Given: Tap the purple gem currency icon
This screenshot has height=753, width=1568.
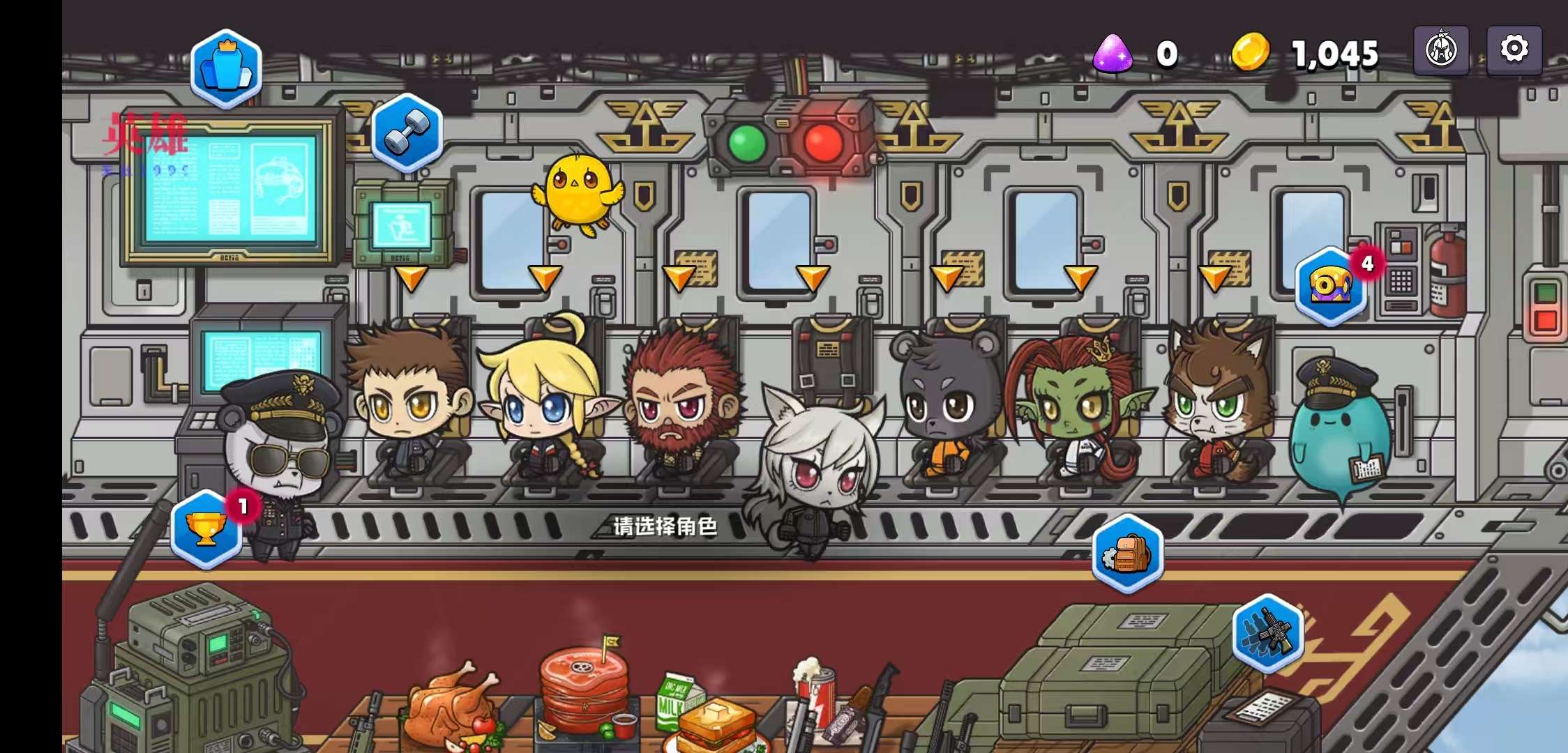Looking at the screenshot, I should pos(1113,53).
